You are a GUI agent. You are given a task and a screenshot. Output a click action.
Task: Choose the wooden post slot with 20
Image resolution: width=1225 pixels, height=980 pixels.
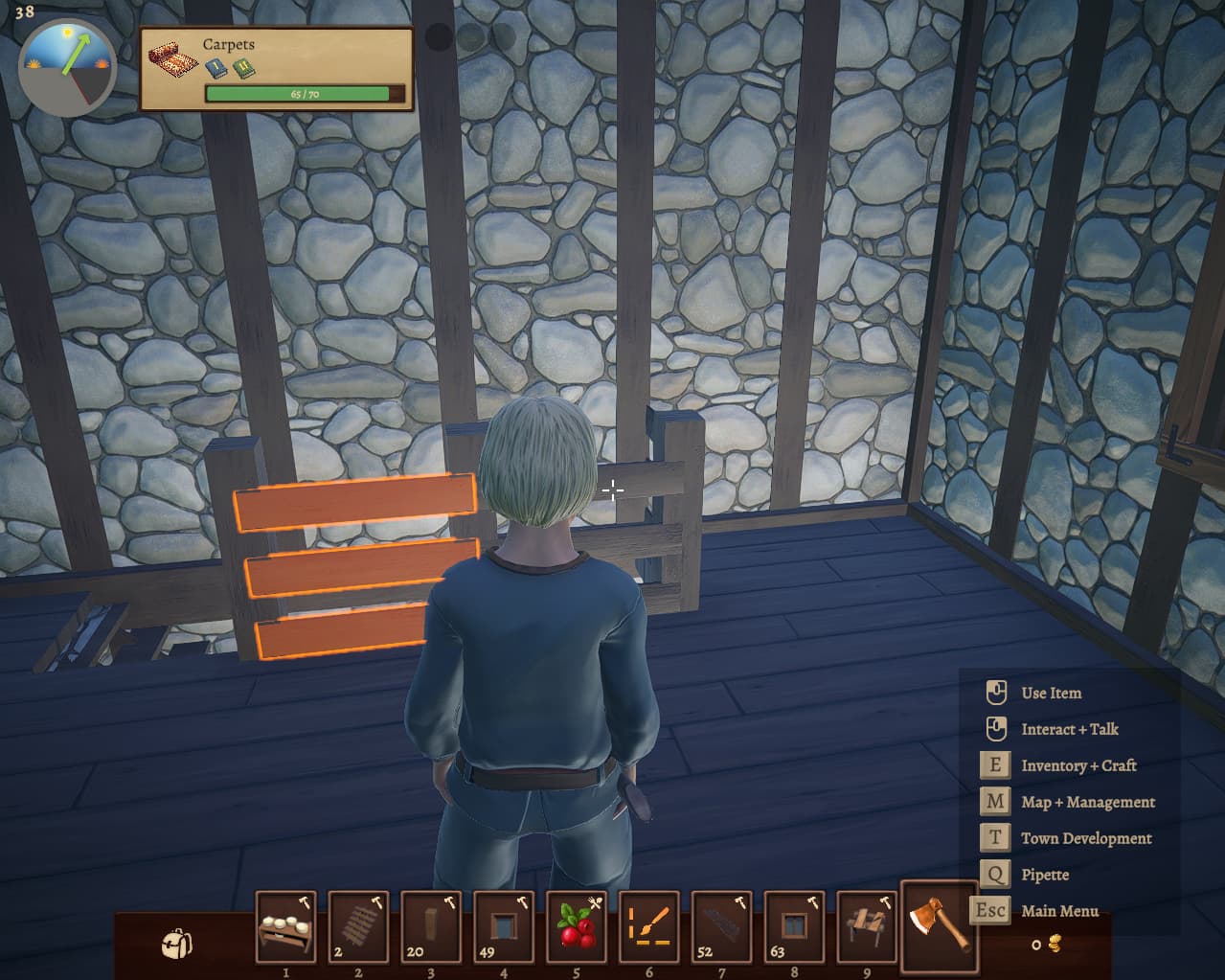click(x=431, y=927)
